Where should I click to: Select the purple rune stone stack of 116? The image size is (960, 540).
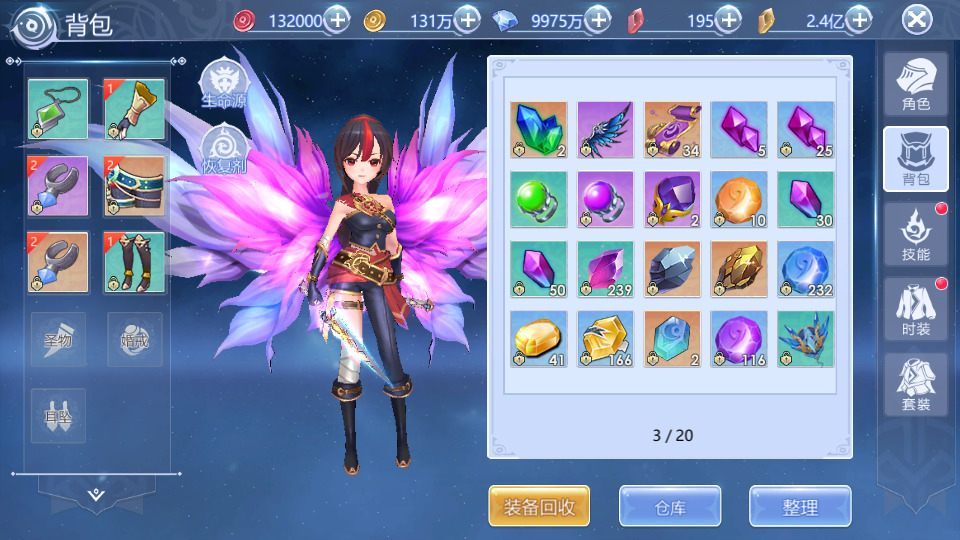[x=739, y=339]
